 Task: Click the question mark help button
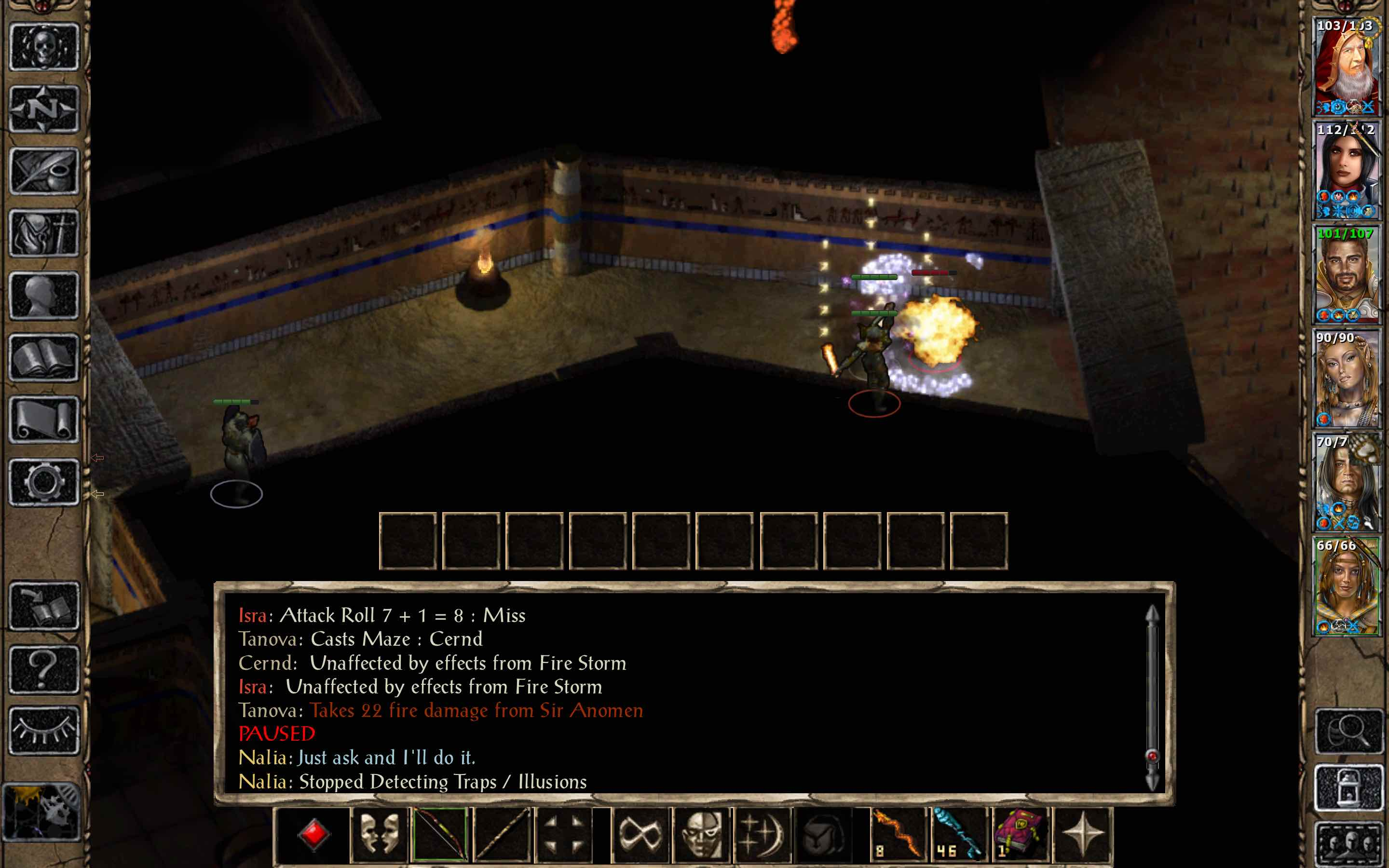click(44, 669)
